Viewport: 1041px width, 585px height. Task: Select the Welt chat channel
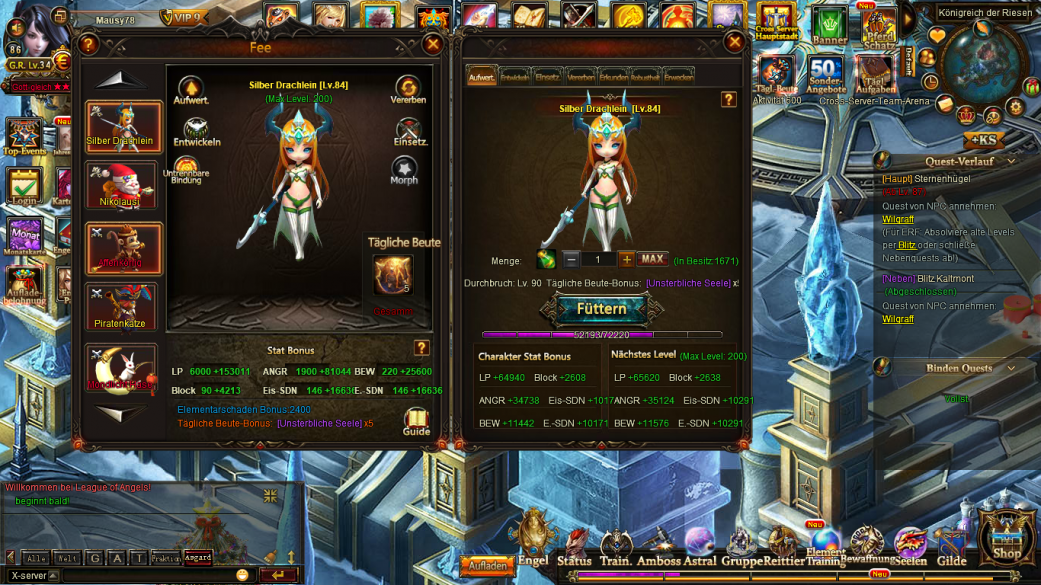67,558
